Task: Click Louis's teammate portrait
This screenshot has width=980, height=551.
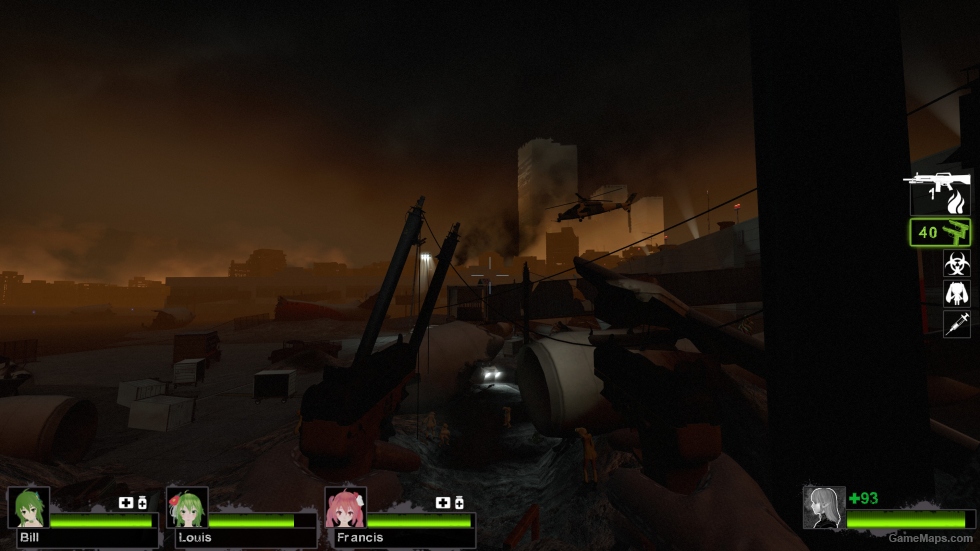Action: 186,507
